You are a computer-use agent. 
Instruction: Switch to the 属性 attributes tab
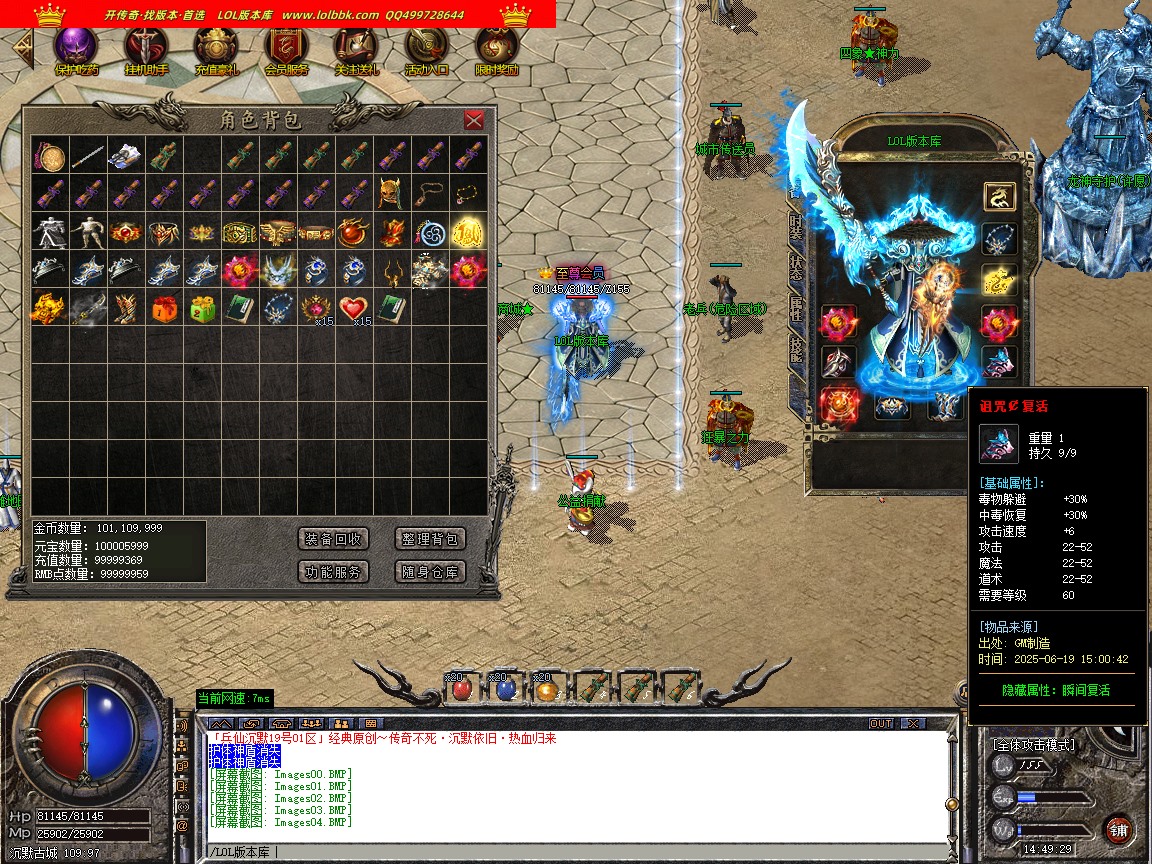(x=796, y=309)
